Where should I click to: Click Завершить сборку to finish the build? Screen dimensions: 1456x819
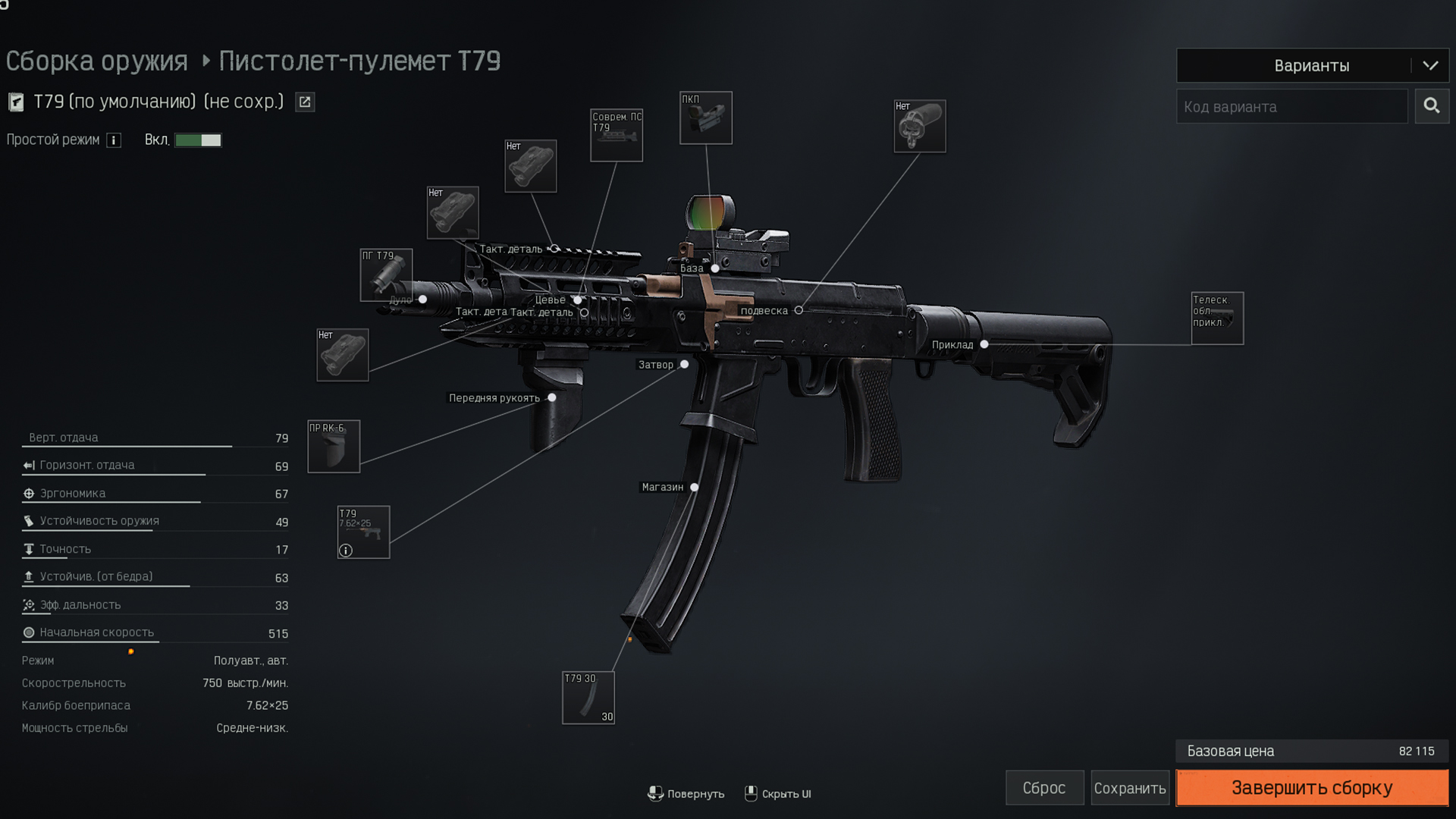click(1312, 788)
